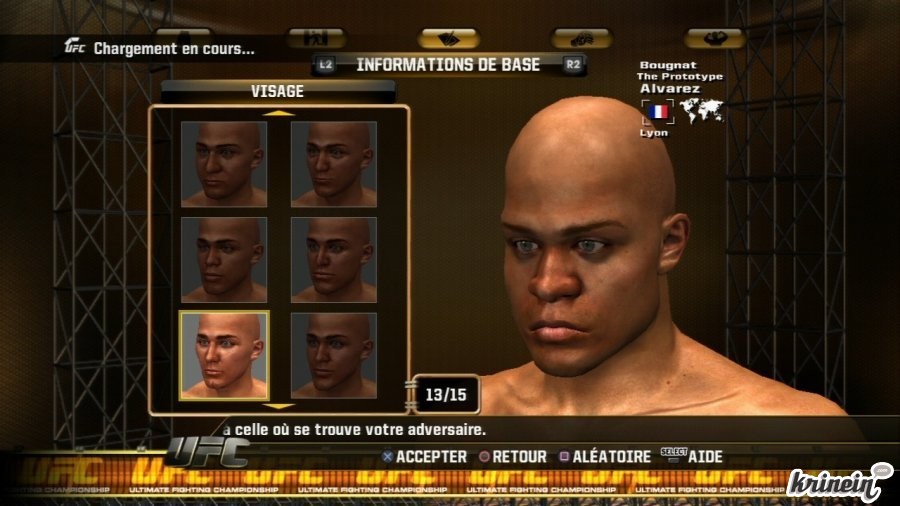Select the highlighted lighter-skinned face thumbnail

[223, 355]
